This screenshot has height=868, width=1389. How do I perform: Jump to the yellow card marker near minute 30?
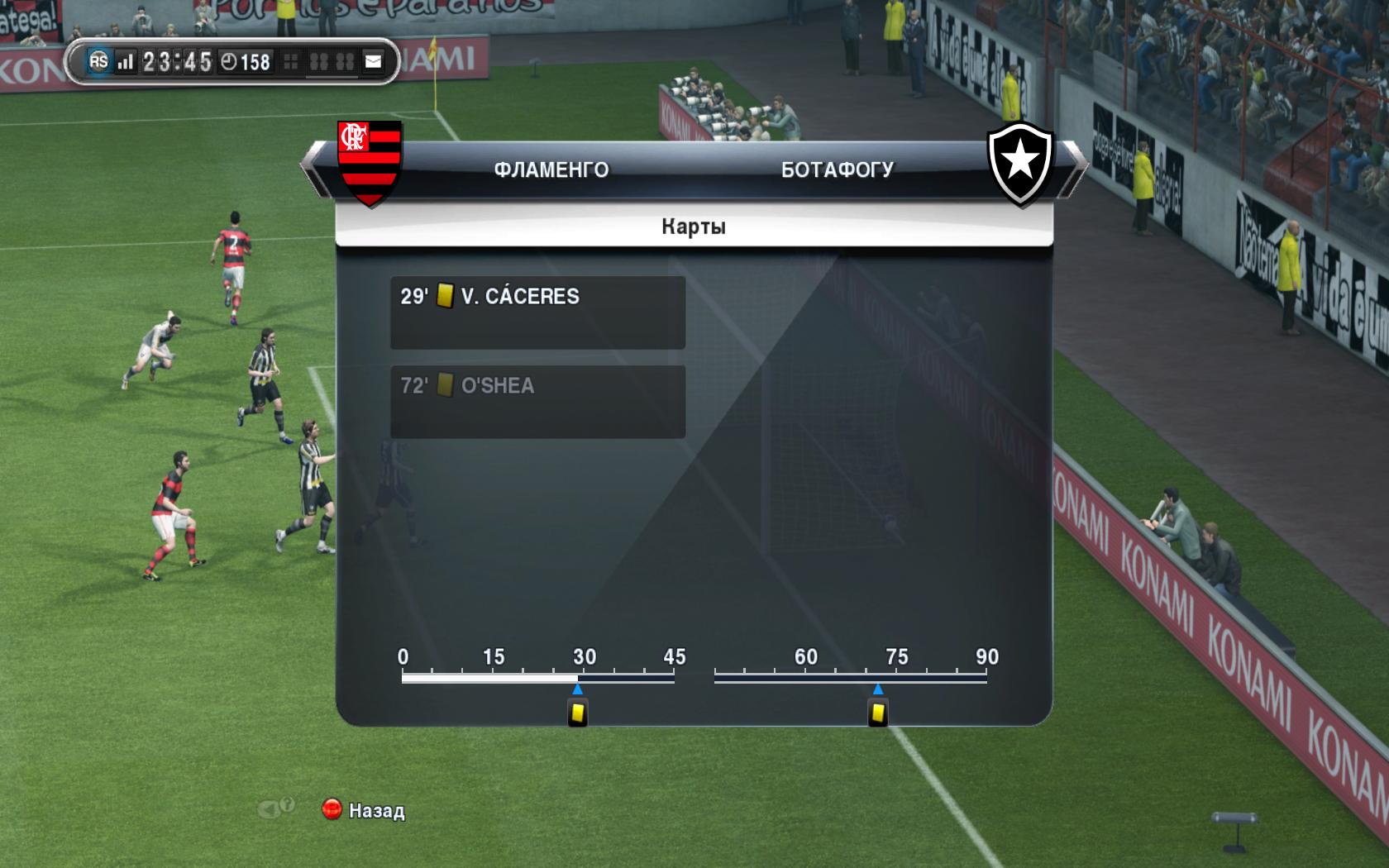[578, 713]
